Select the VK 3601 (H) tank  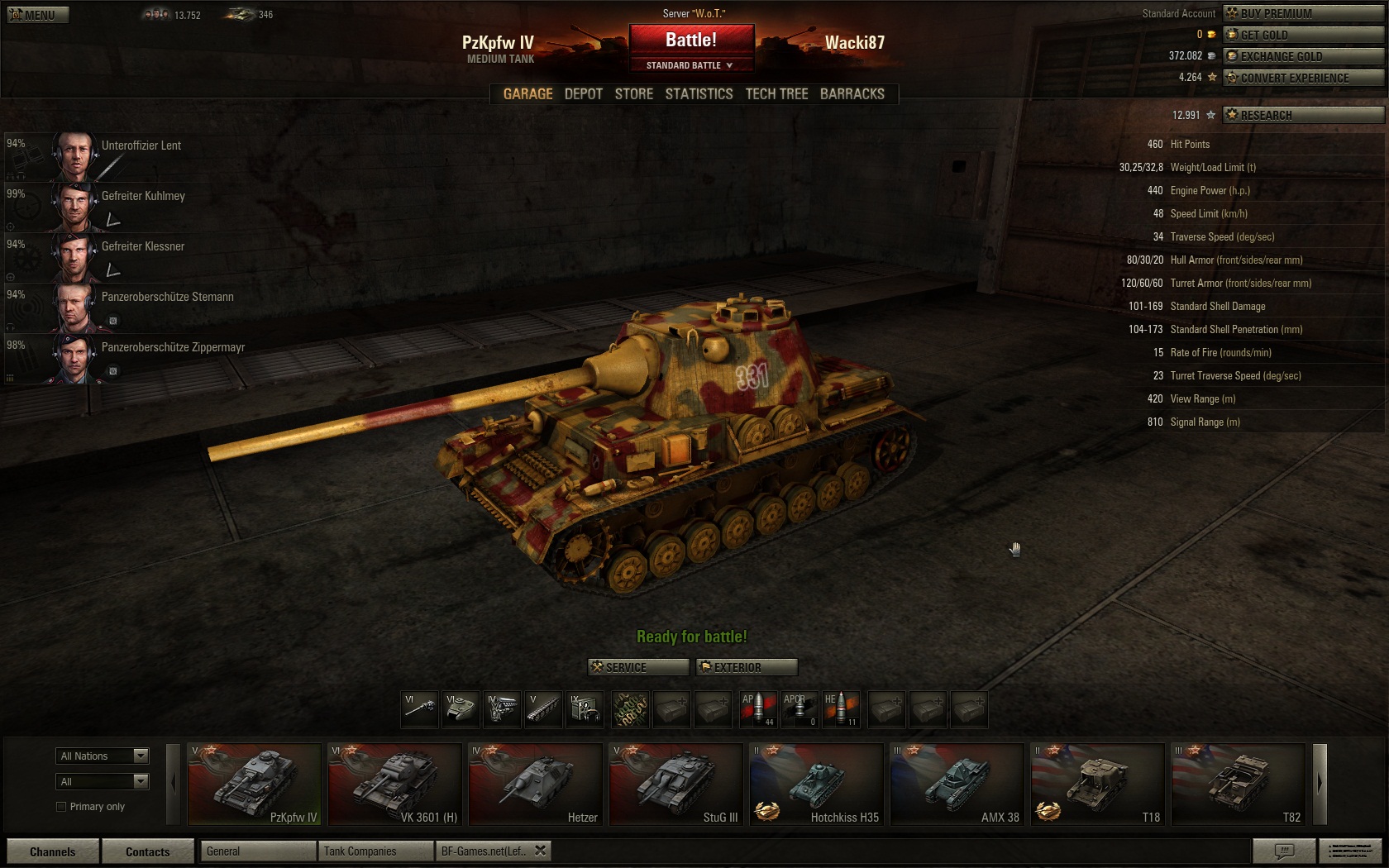[394, 784]
